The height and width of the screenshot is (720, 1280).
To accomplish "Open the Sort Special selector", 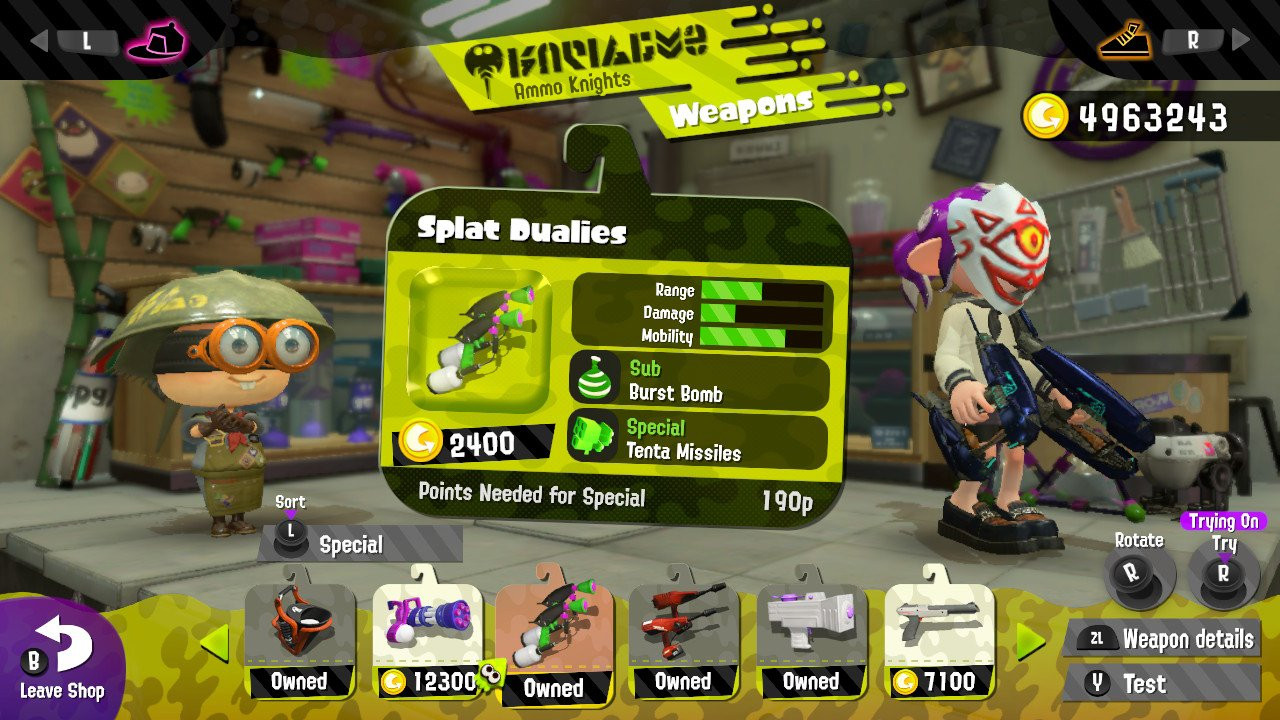I will (350, 545).
